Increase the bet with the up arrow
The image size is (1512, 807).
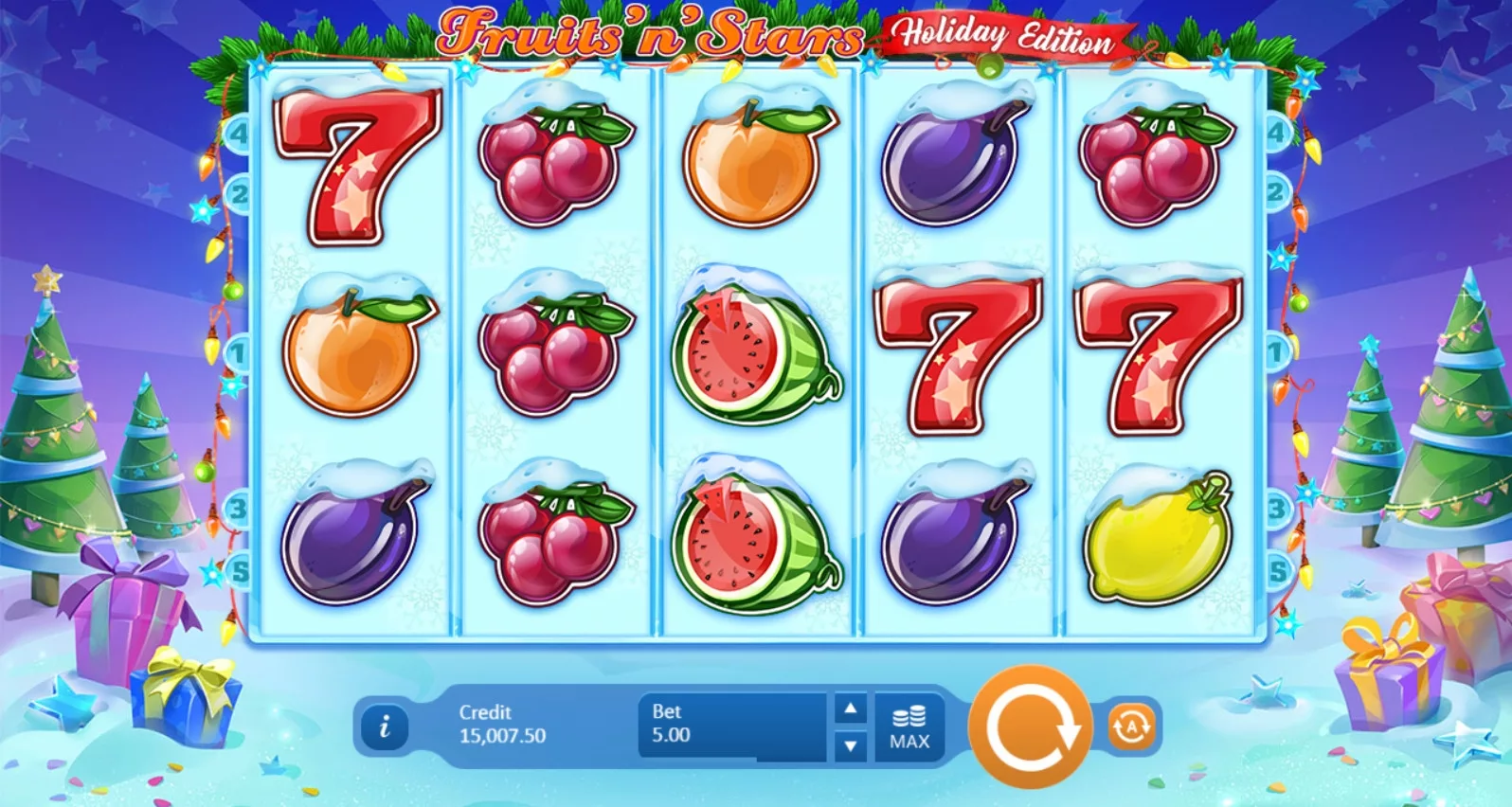tap(848, 710)
